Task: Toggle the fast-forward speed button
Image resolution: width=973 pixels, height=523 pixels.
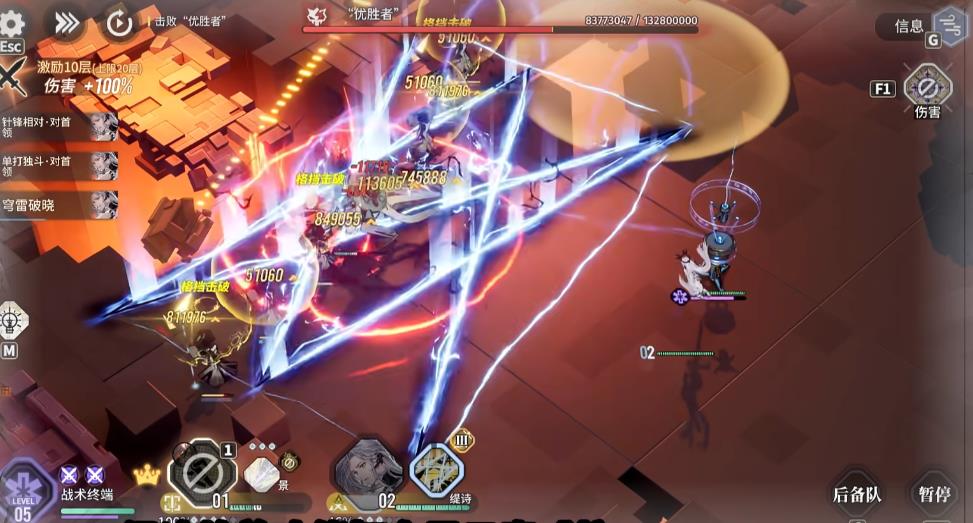Action: [x=67, y=22]
